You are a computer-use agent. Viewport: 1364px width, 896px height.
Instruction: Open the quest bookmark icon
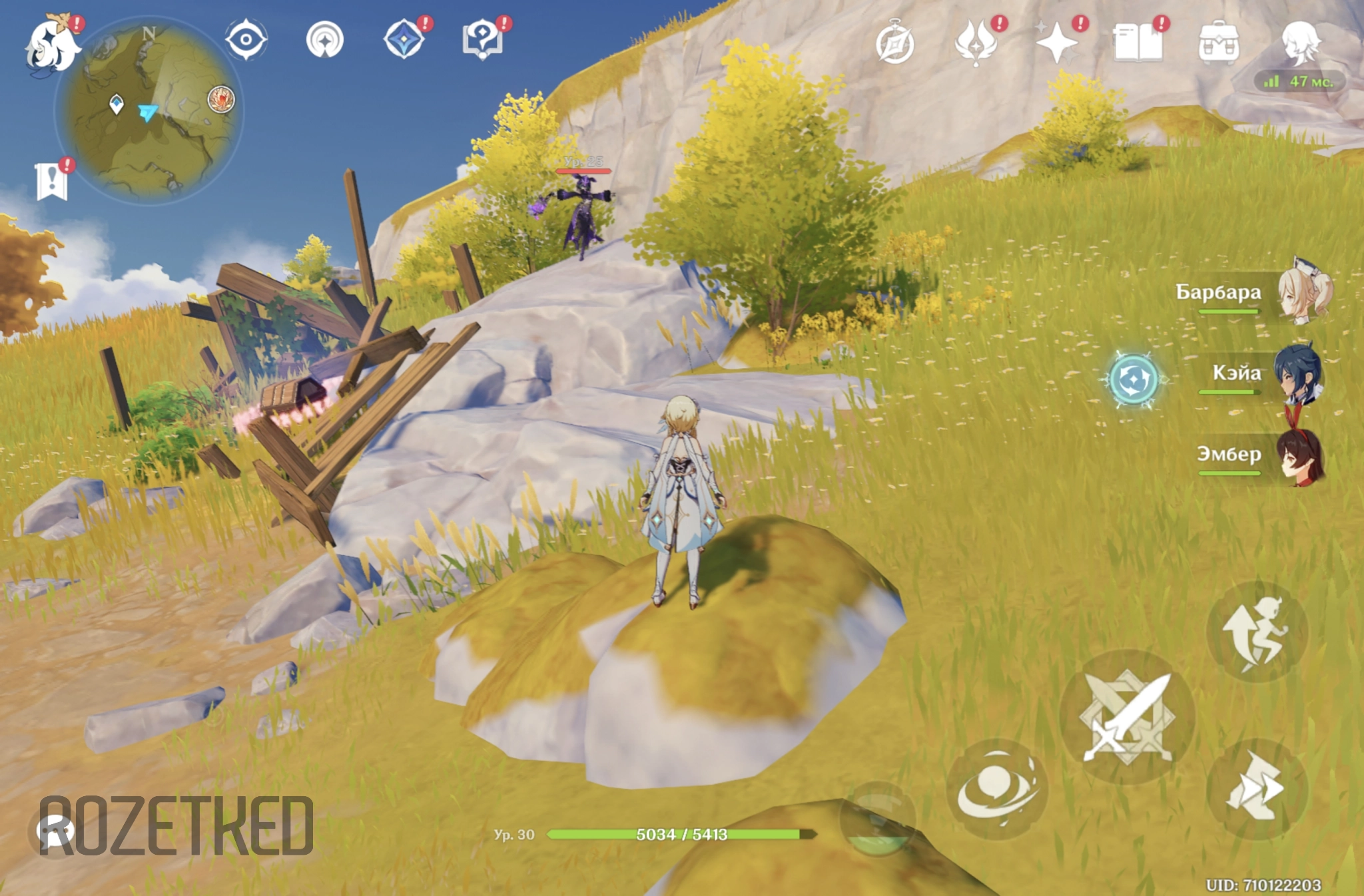coord(52,180)
